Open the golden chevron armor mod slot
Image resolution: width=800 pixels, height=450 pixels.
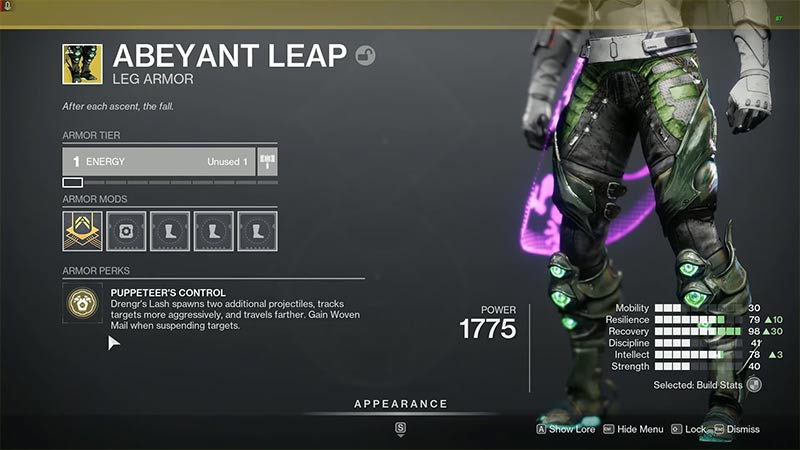[82, 231]
